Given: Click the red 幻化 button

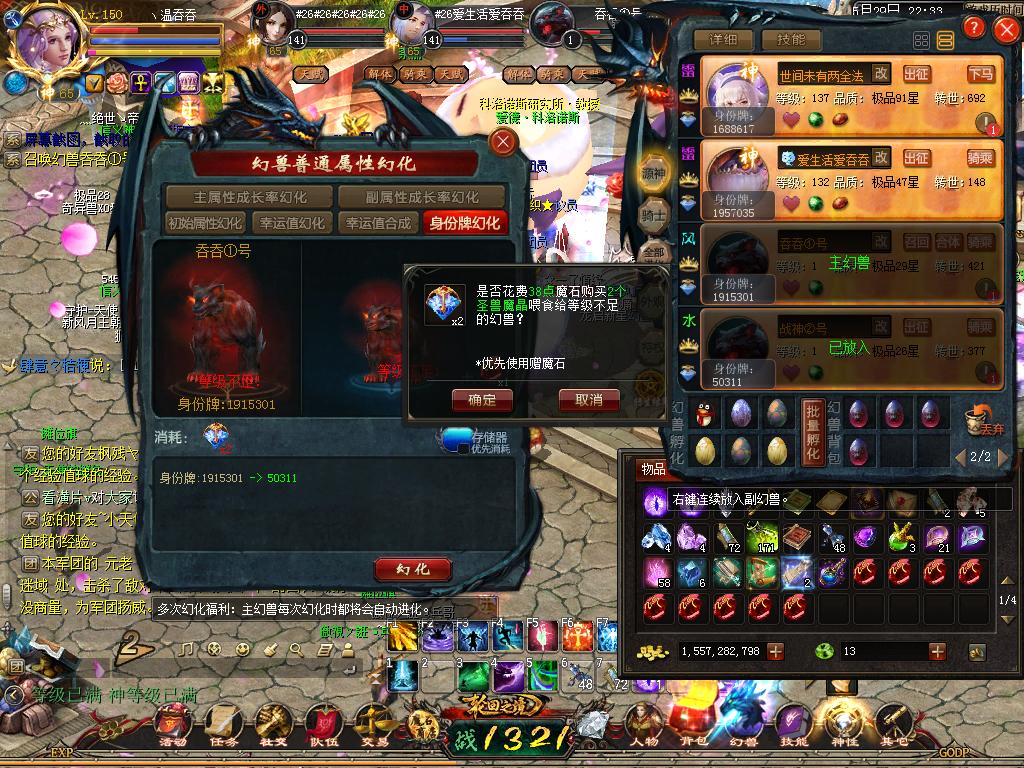Looking at the screenshot, I should (412, 569).
